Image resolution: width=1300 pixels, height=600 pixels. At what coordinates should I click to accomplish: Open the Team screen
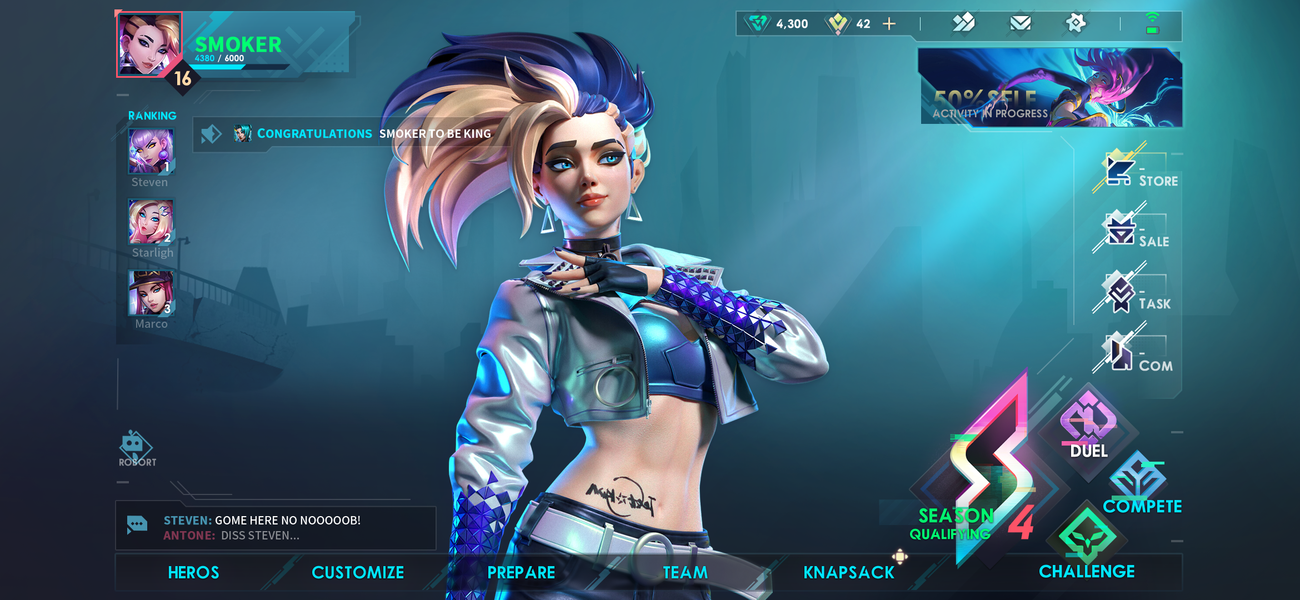coord(685,572)
